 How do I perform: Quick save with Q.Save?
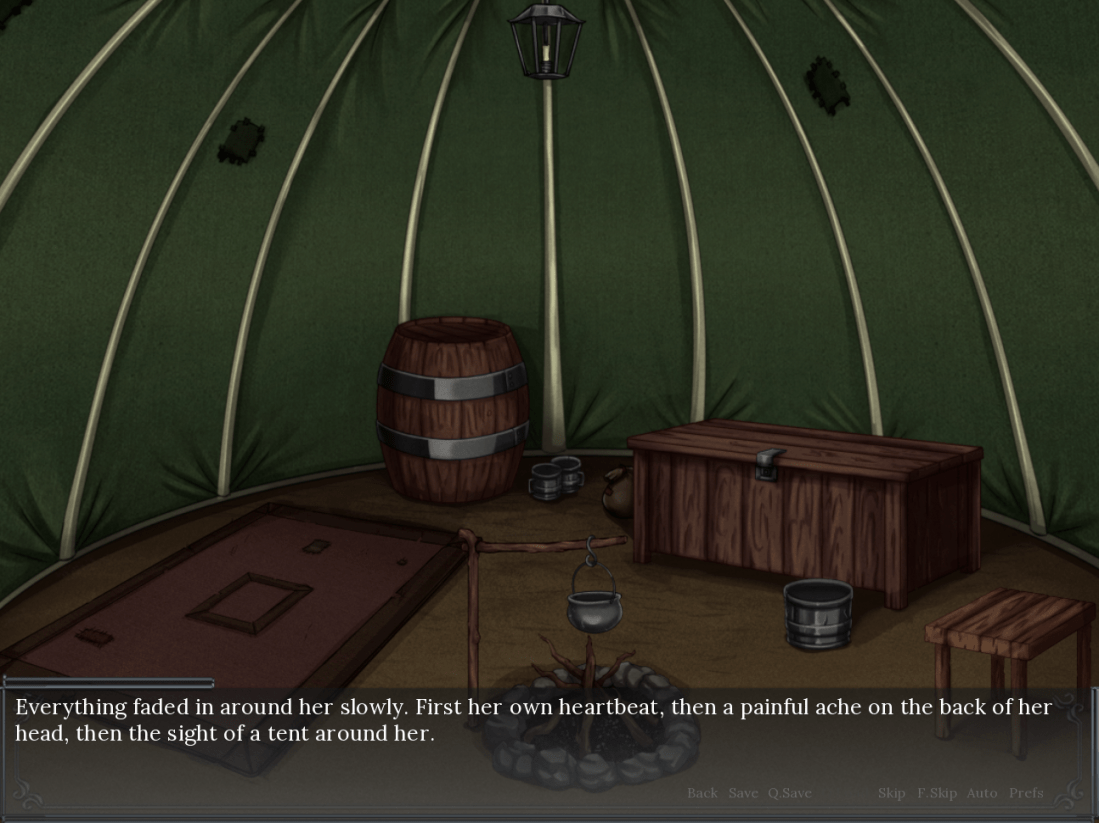790,793
